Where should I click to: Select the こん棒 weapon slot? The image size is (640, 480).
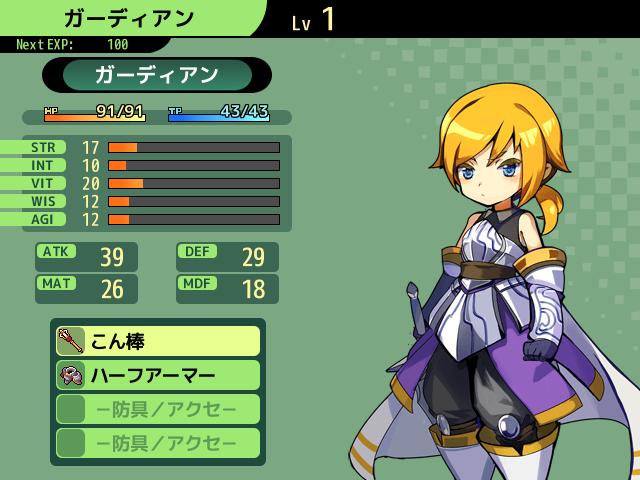tap(158, 341)
